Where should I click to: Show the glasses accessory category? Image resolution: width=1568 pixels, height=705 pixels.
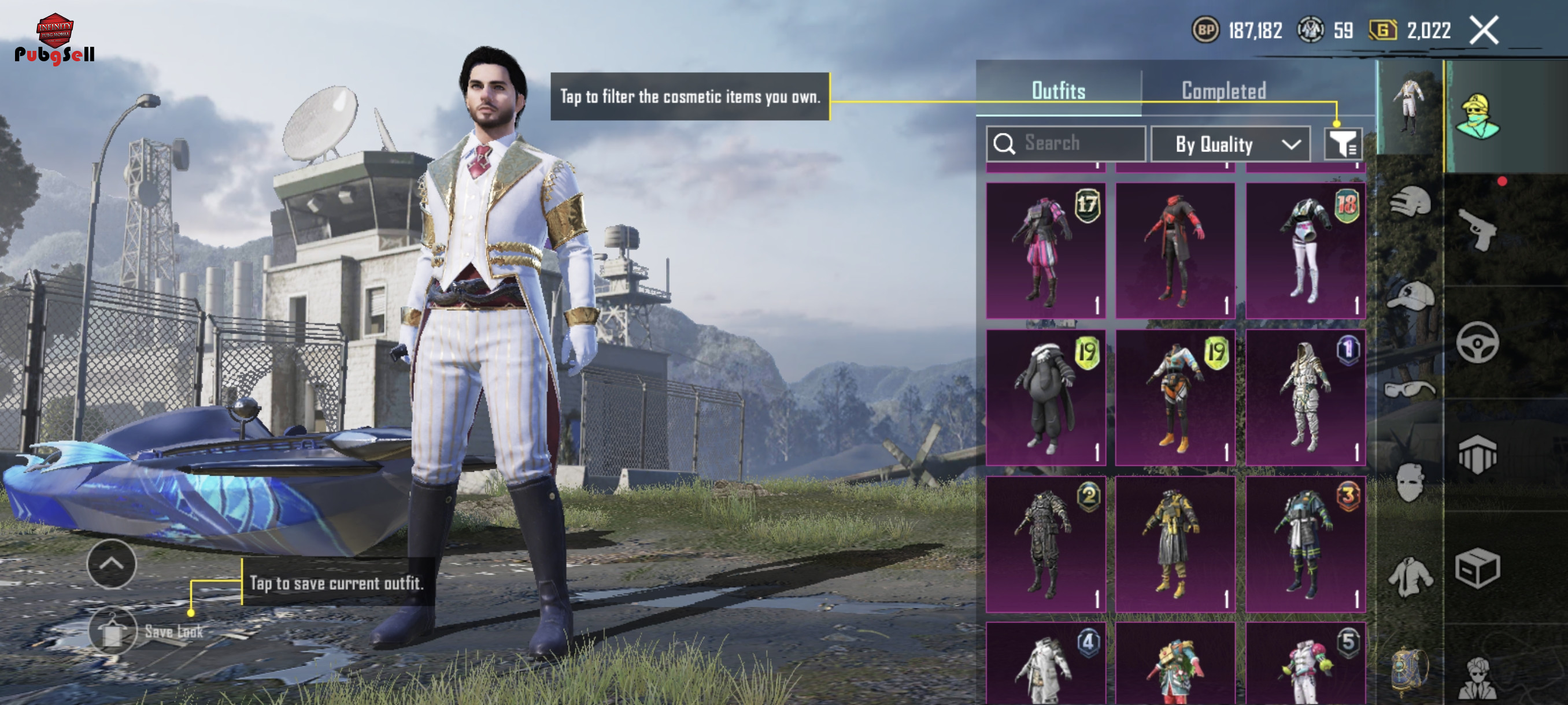point(1409,388)
